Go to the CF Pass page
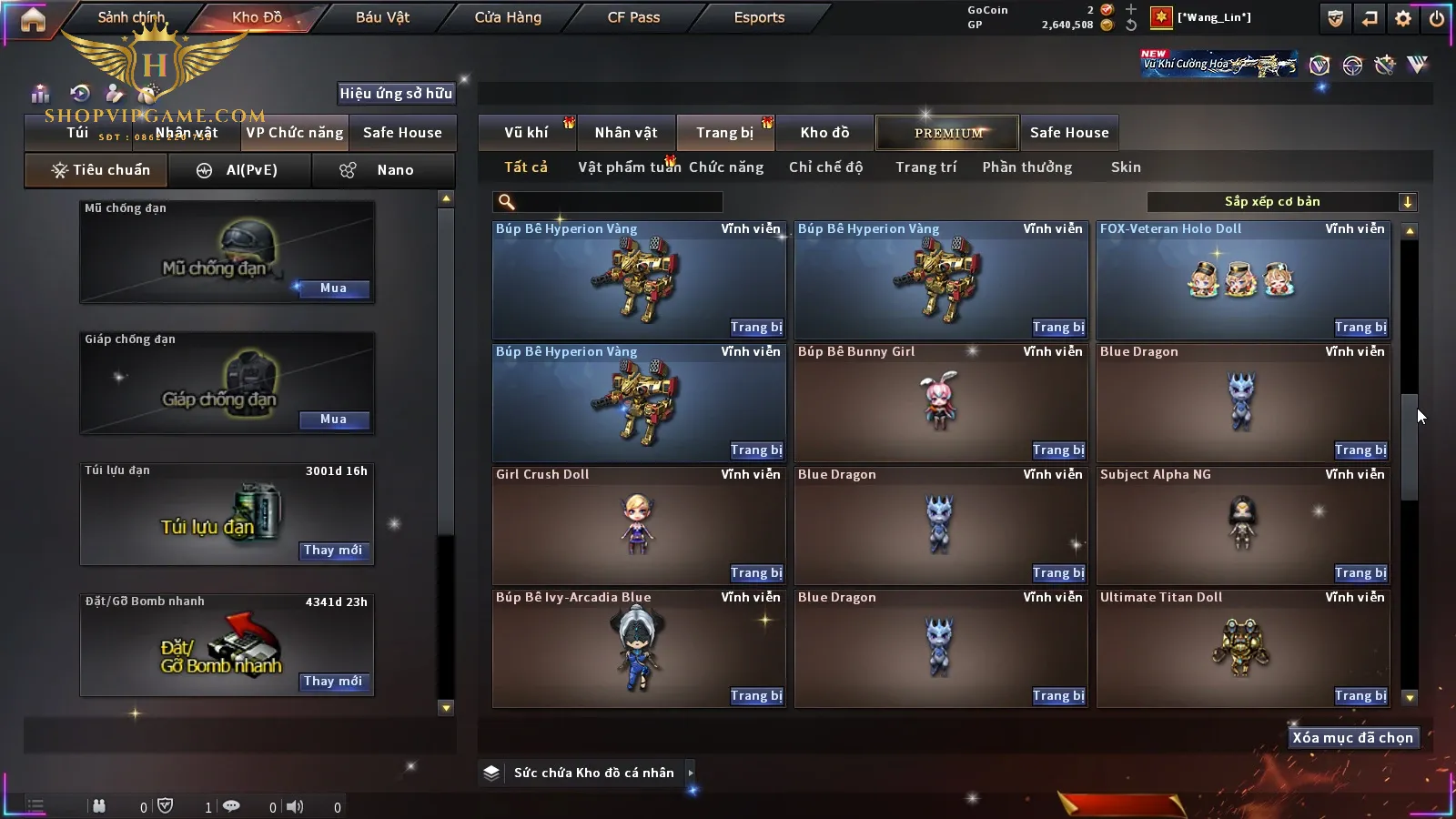 633,17
